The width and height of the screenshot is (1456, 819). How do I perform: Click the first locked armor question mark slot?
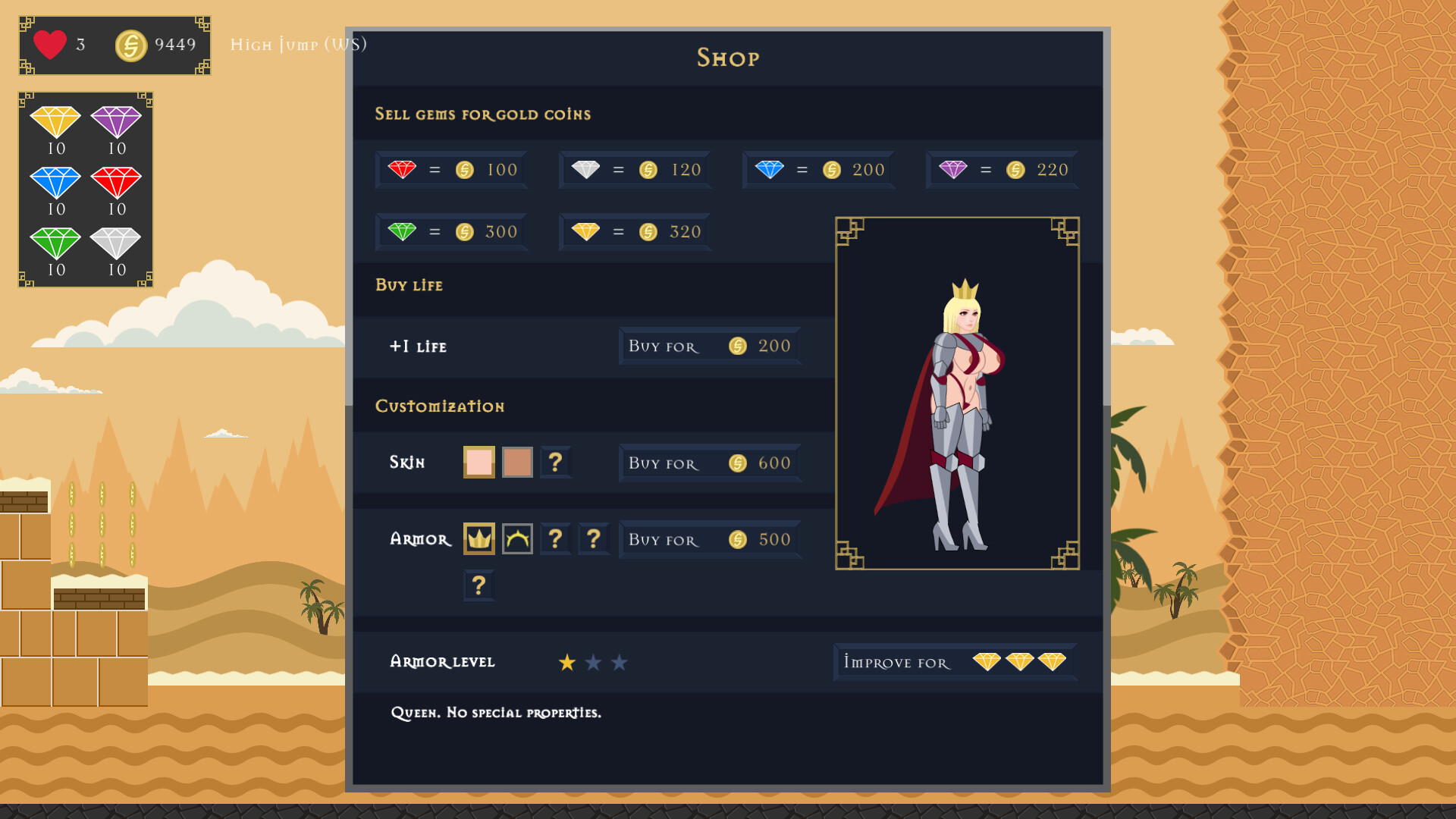click(x=555, y=538)
